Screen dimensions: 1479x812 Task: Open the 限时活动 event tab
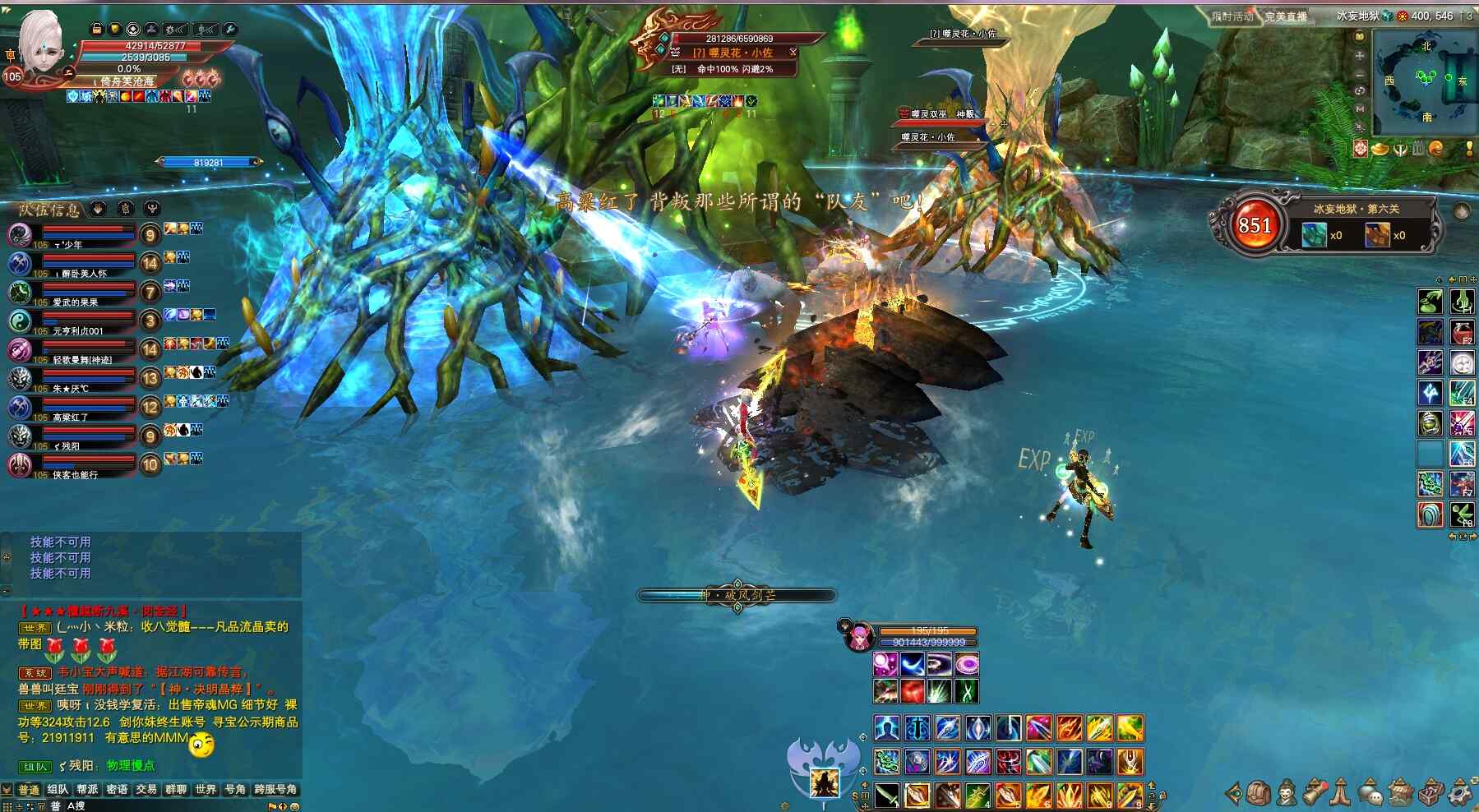click(1232, 16)
